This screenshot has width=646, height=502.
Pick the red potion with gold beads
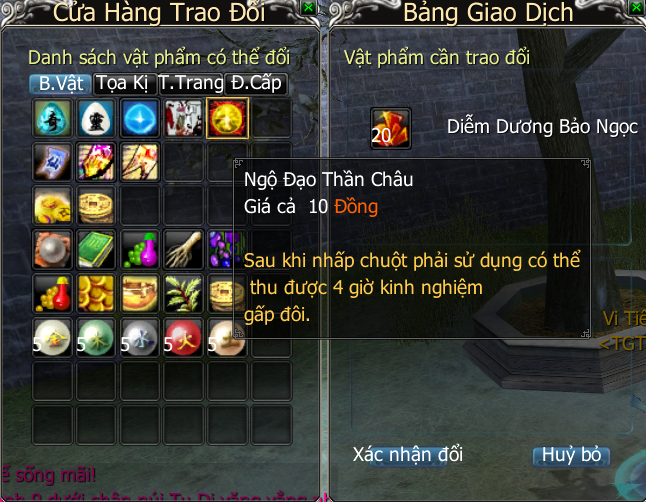pyautogui.click(x=51, y=292)
